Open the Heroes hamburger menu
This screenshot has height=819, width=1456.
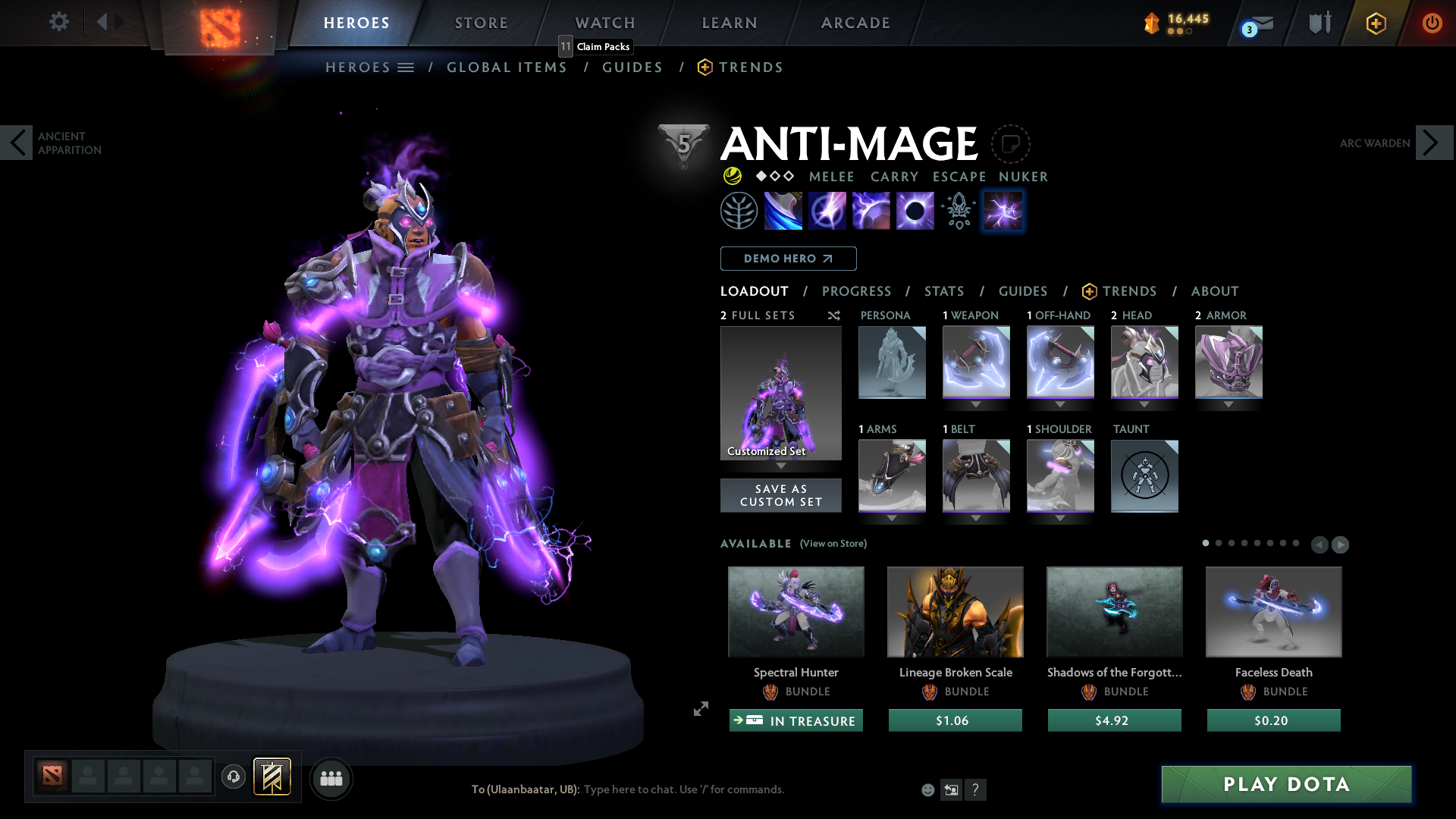[x=406, y=67]
